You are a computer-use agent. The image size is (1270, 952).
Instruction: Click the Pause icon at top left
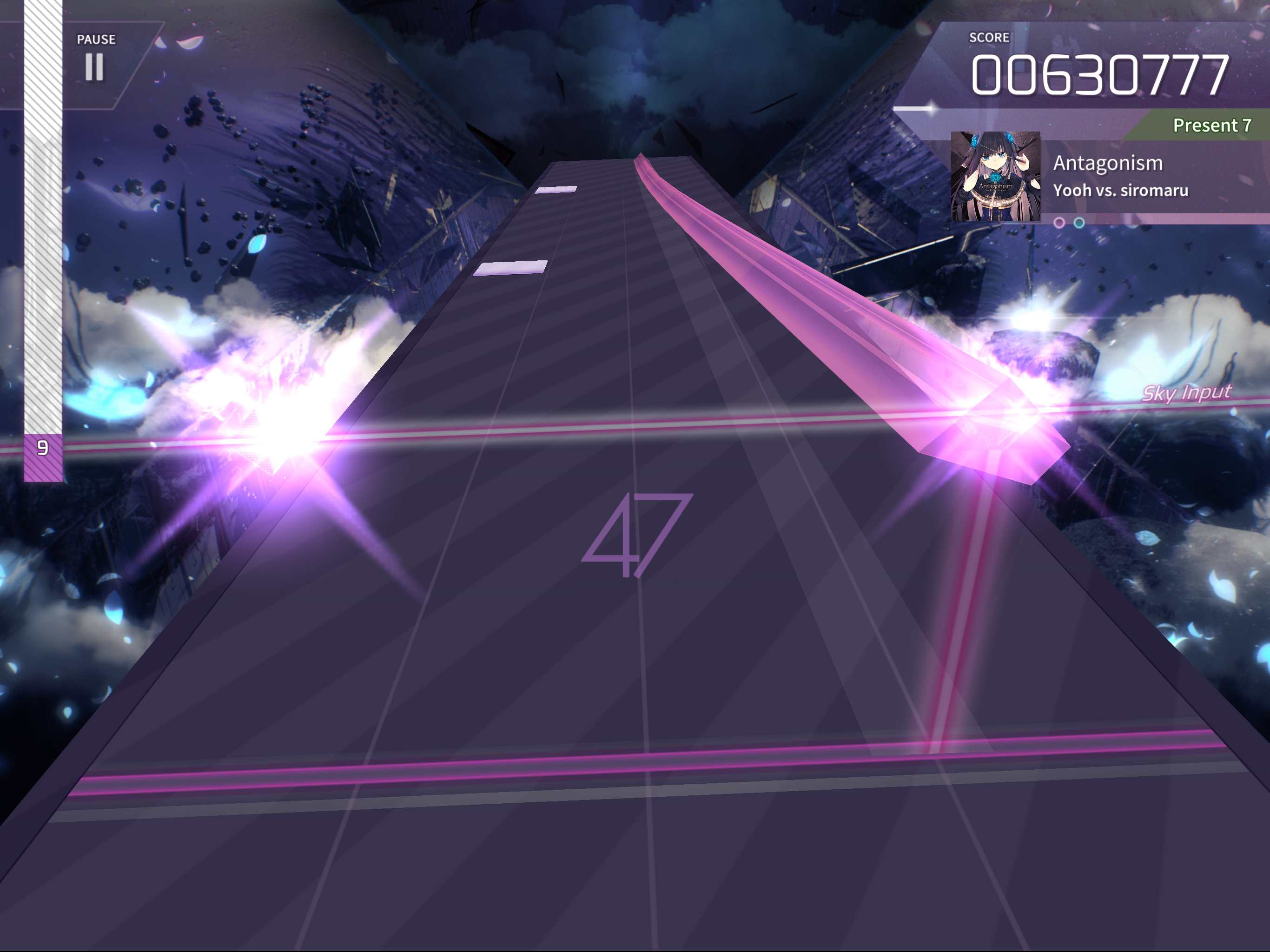point(95,66)
